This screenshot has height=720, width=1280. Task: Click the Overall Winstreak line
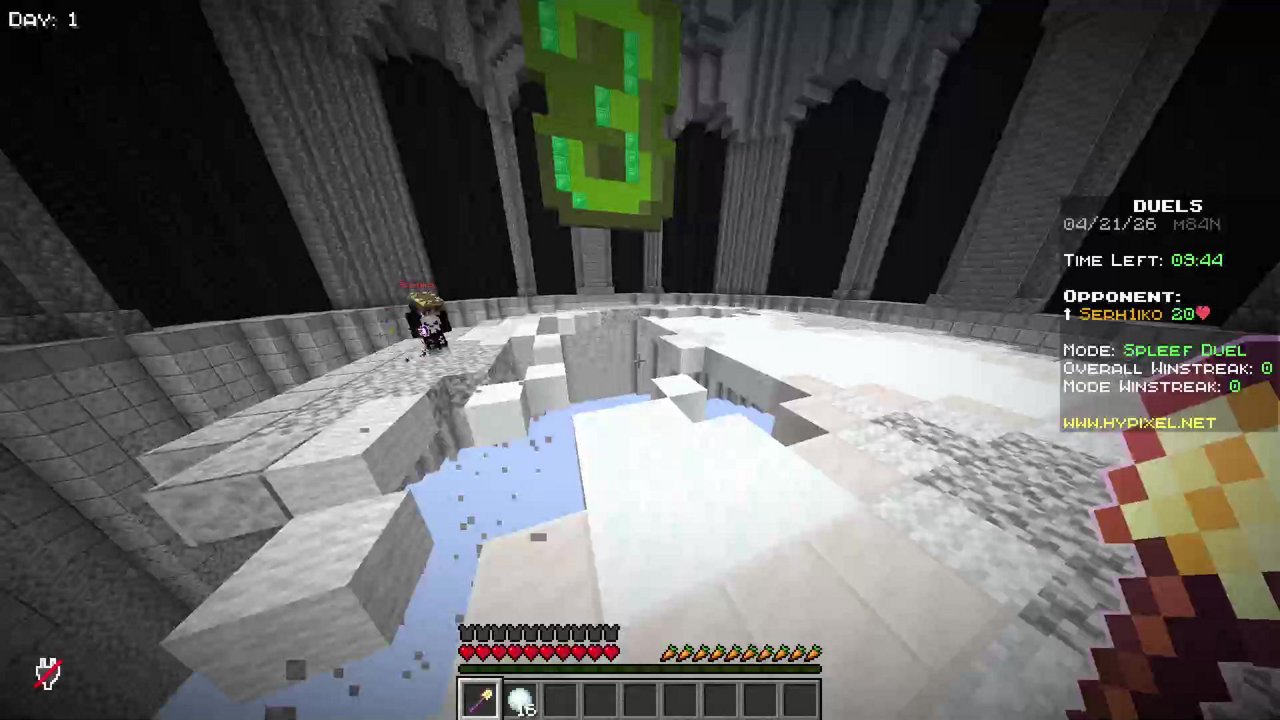[1165, 368]
